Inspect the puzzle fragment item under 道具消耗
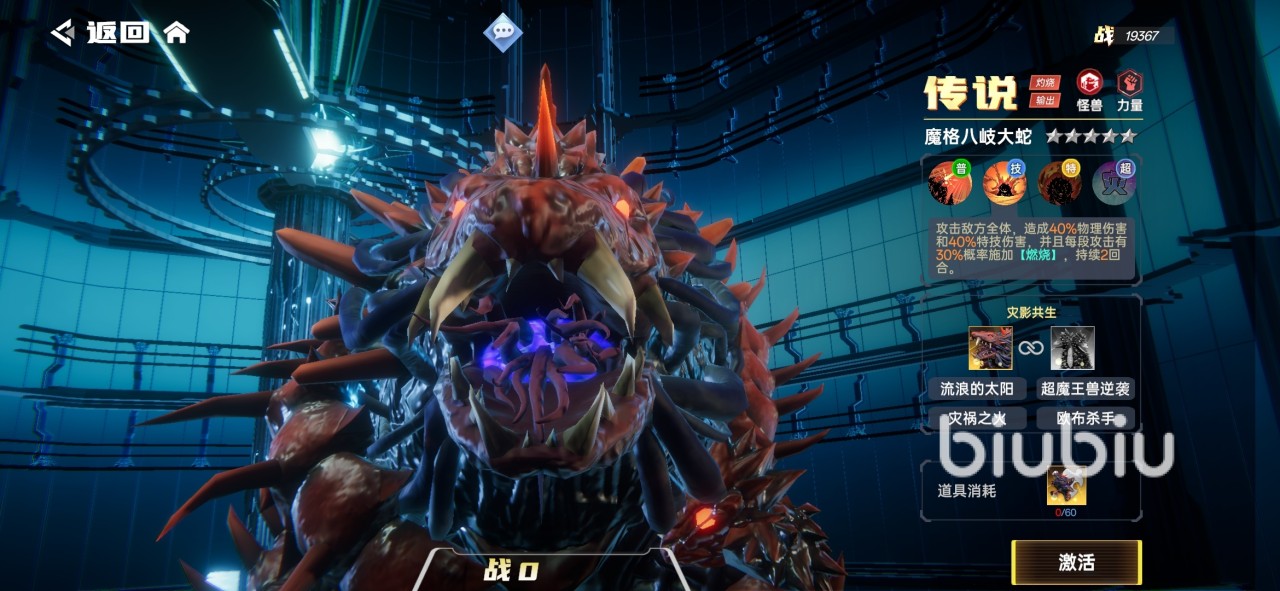 (x=1066, y=486)
